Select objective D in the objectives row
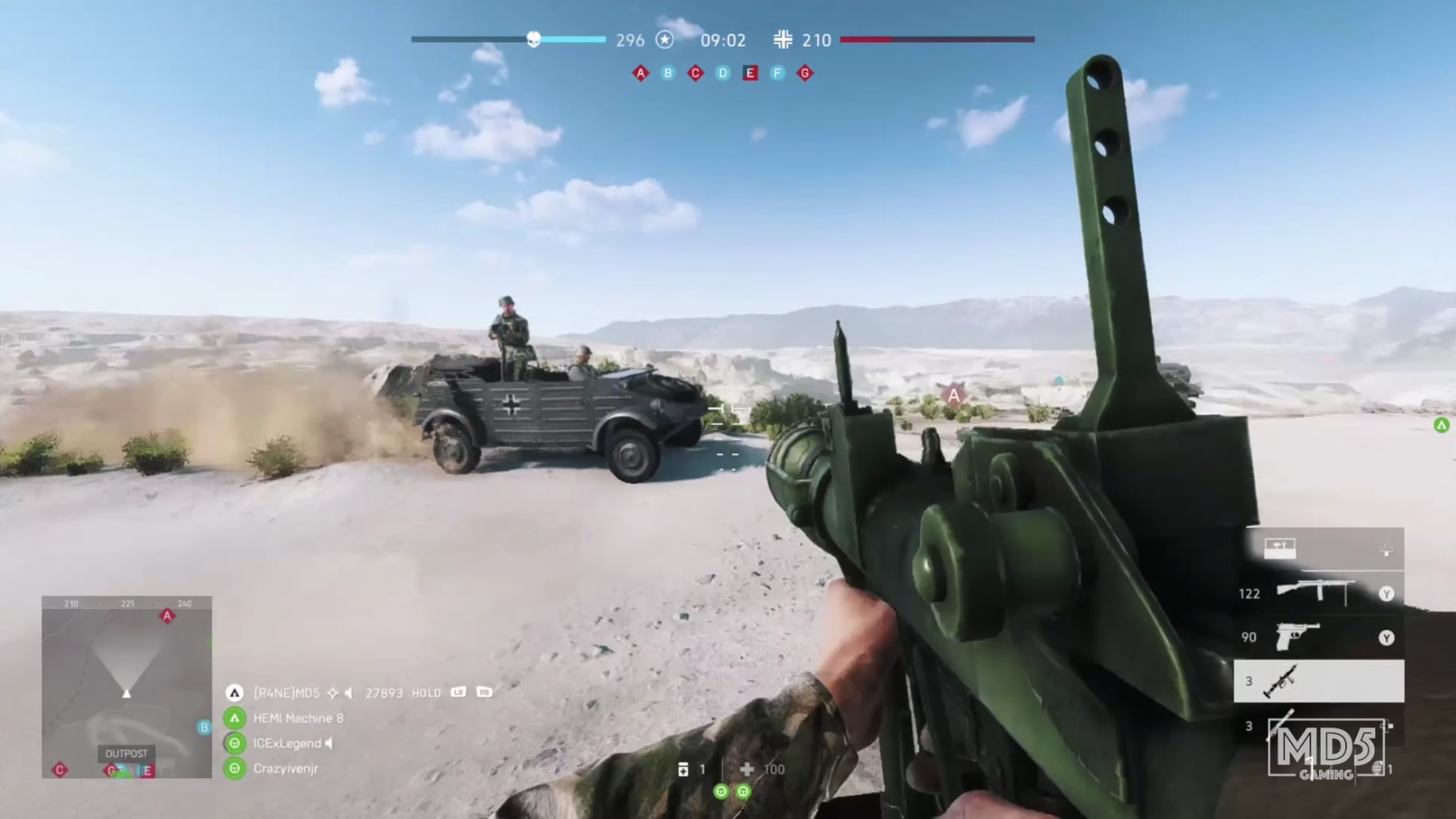The image size is (1456, 819). pyautogui.click(x=721, y=73)
